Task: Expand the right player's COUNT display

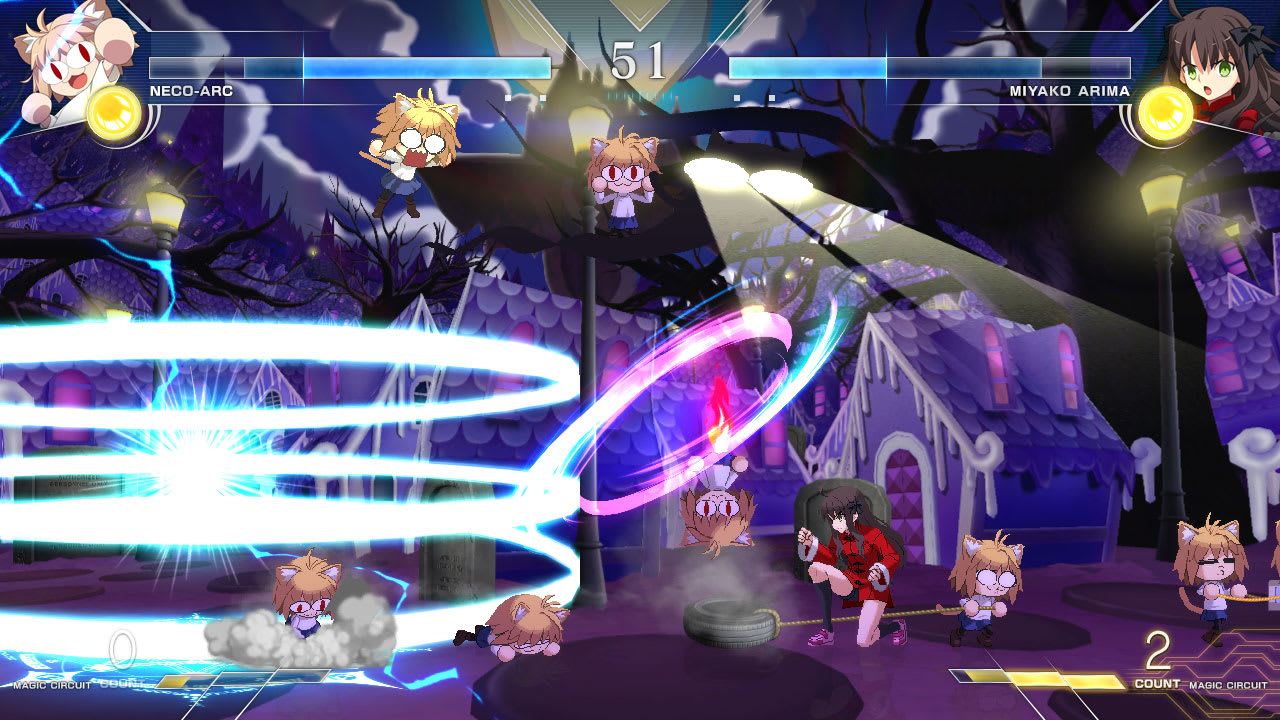Action: click(1158, 682)
